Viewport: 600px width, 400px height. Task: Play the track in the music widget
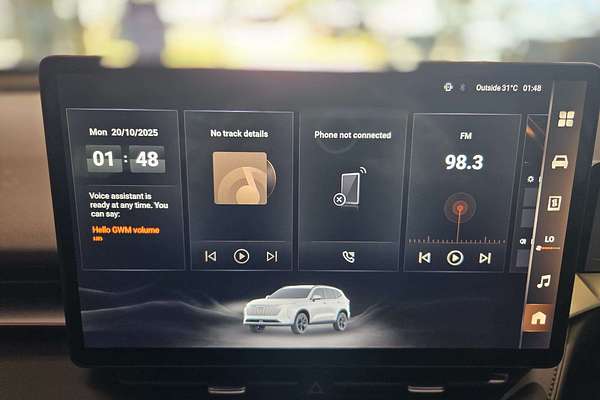[241, 256]
